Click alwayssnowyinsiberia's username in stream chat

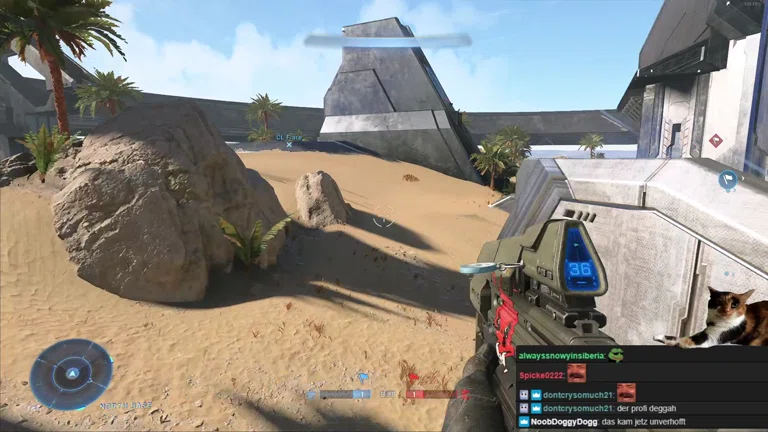(560, 355)
